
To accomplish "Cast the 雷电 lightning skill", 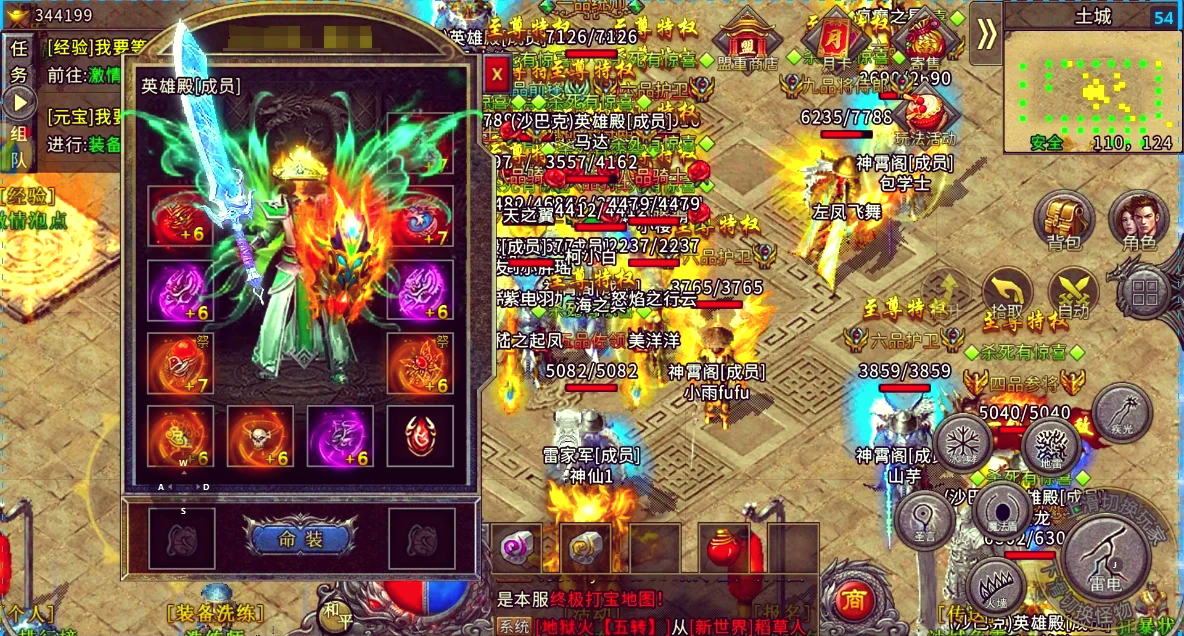I will 1106,558.
